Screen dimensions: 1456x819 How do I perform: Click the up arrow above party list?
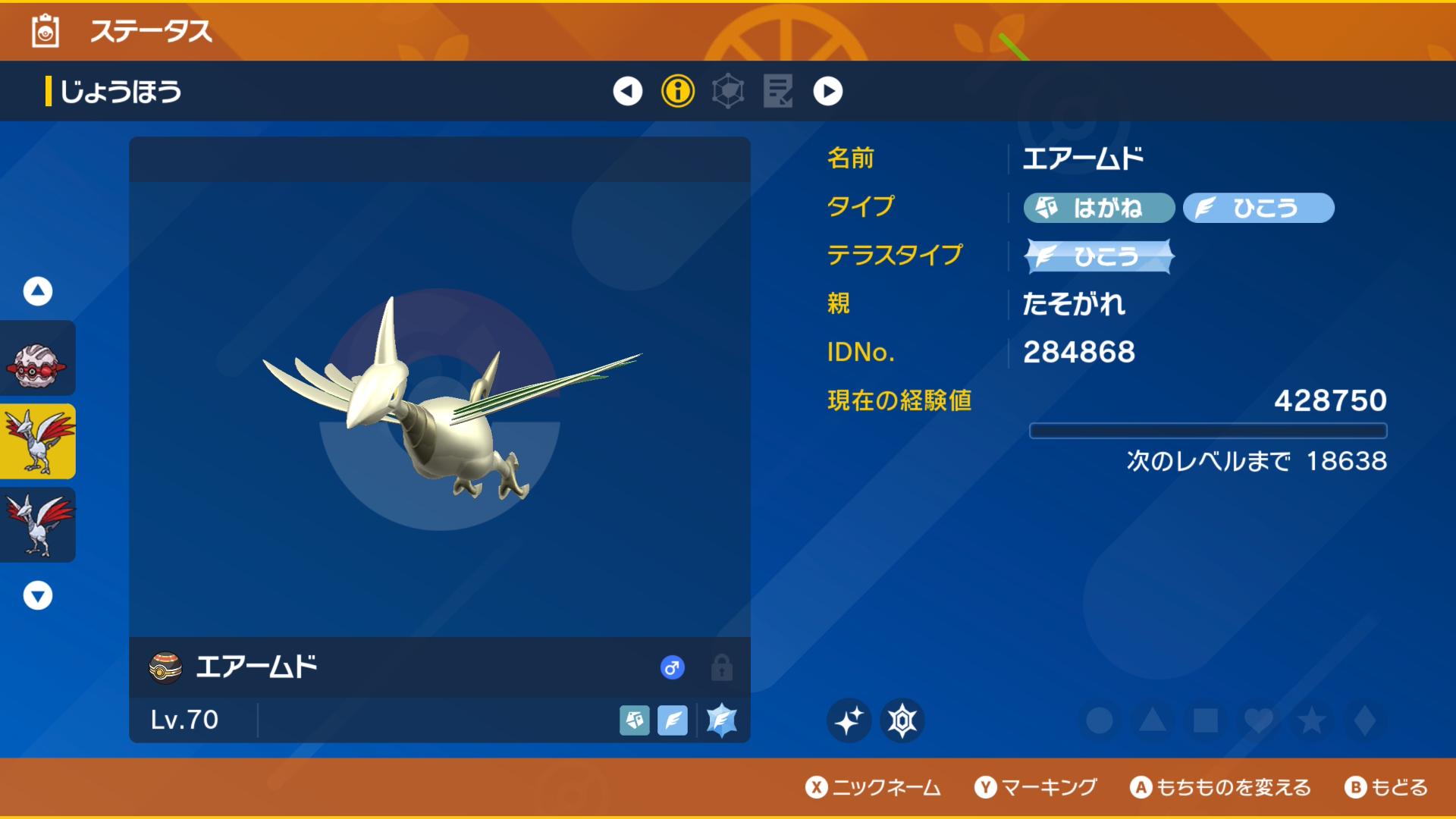click(37, 290)
